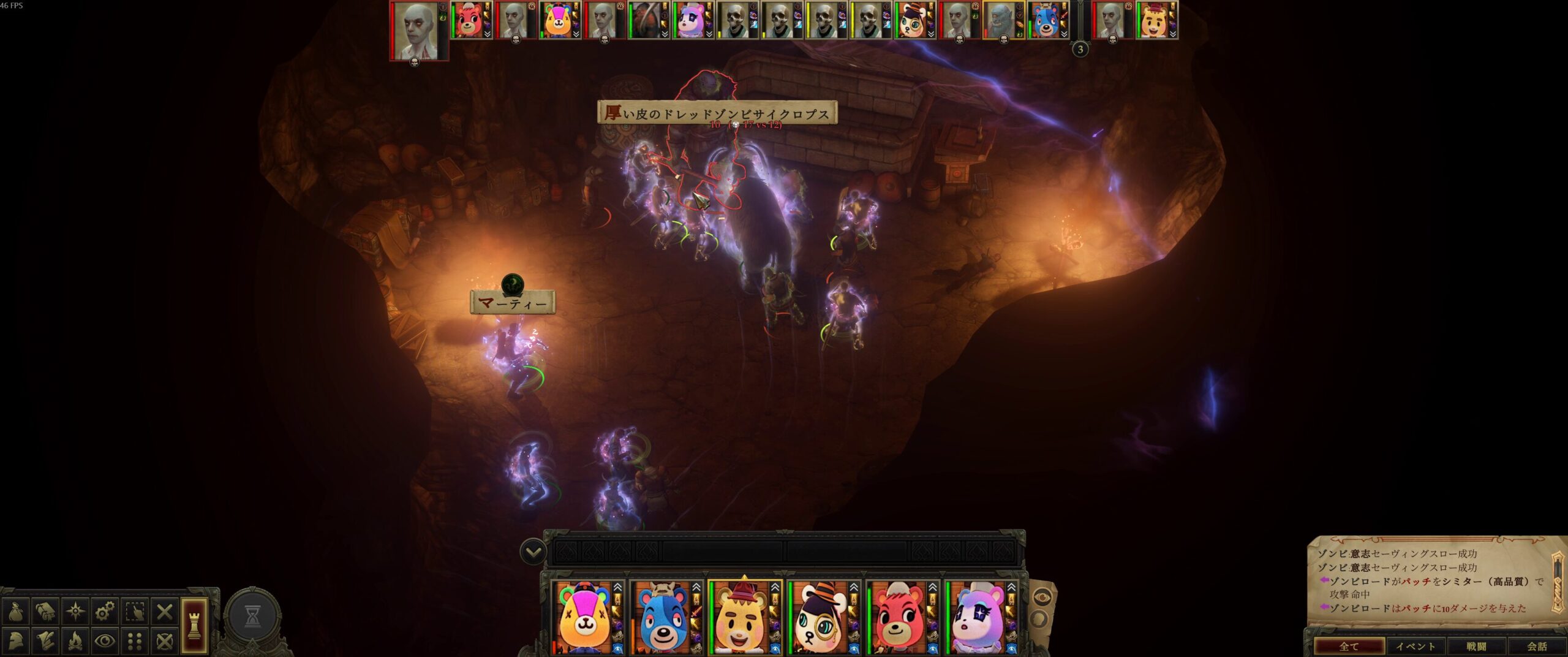This screenshot has width=1568, height=657.
Task: Switch combat log to 戦闘 tab
Action: pos(1476,647)
